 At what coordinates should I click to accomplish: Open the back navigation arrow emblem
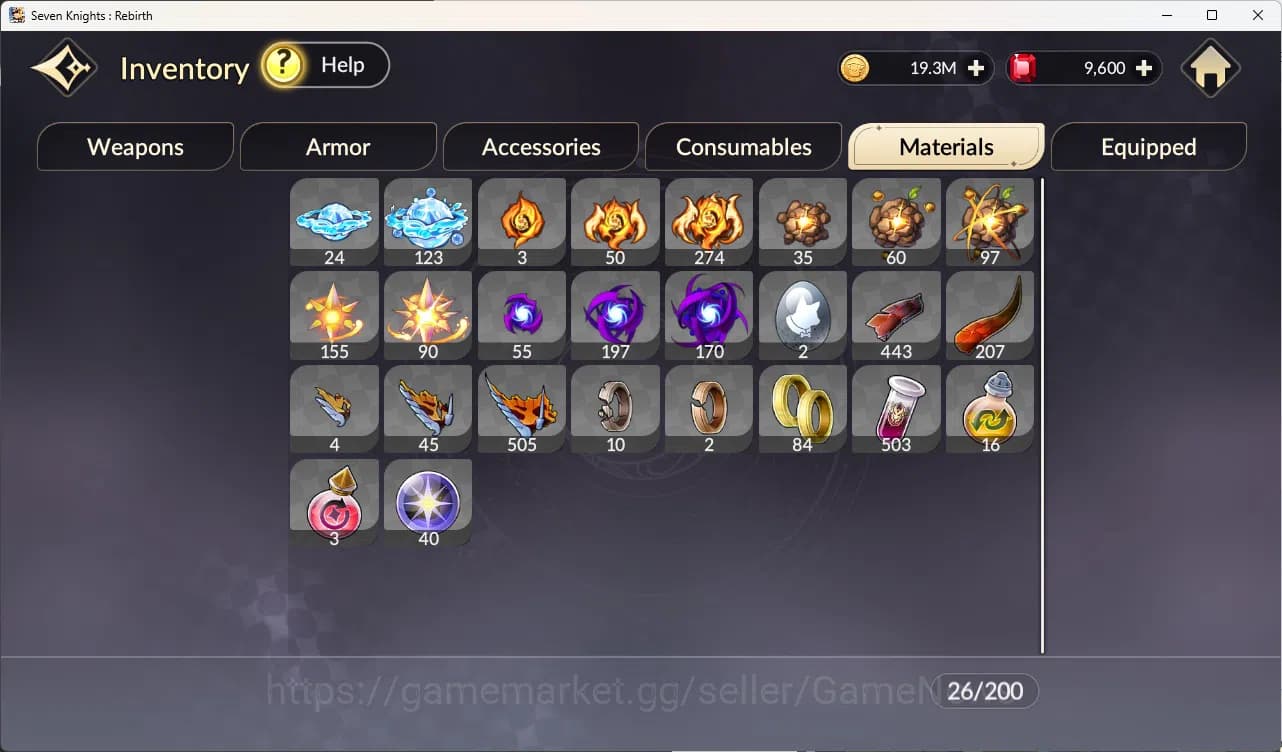pos(62,66)
